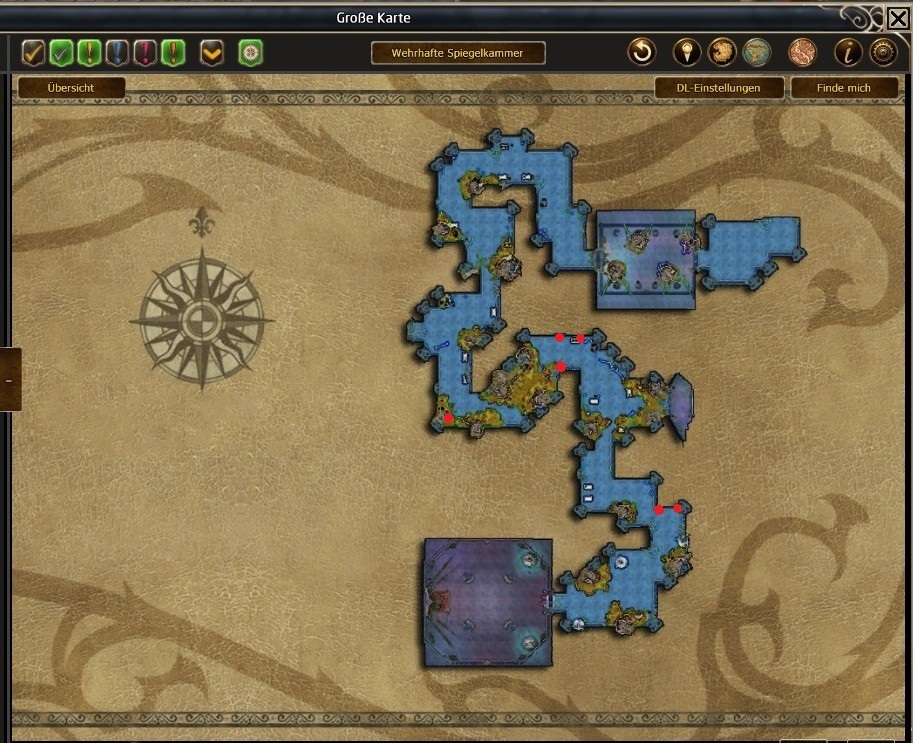
Task: Open the red-brown region map icon
Action: pos(802,52)
